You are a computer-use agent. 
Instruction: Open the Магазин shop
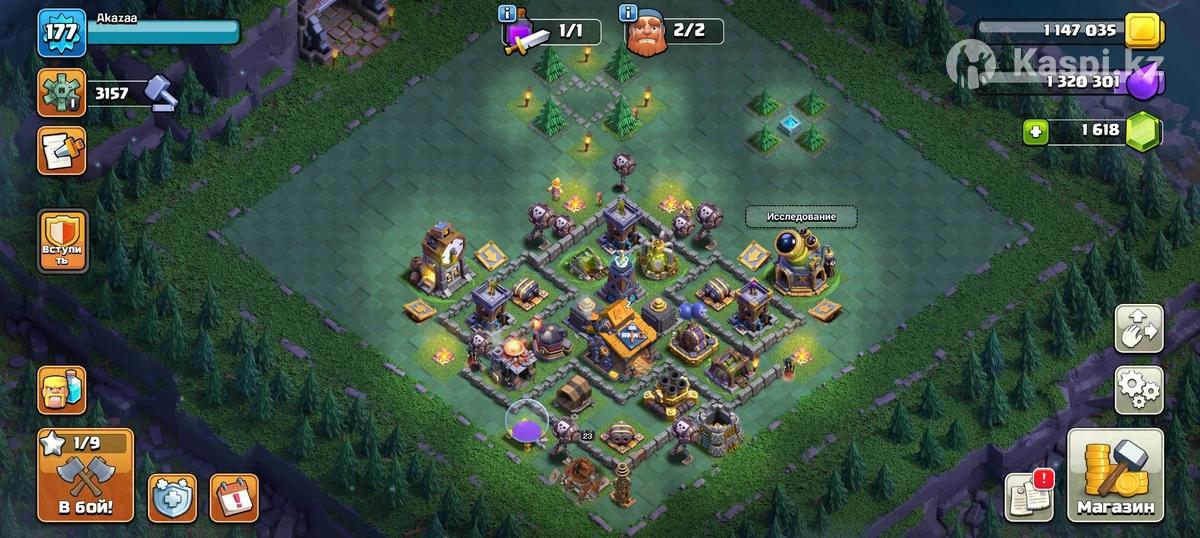click(1115, 475)
